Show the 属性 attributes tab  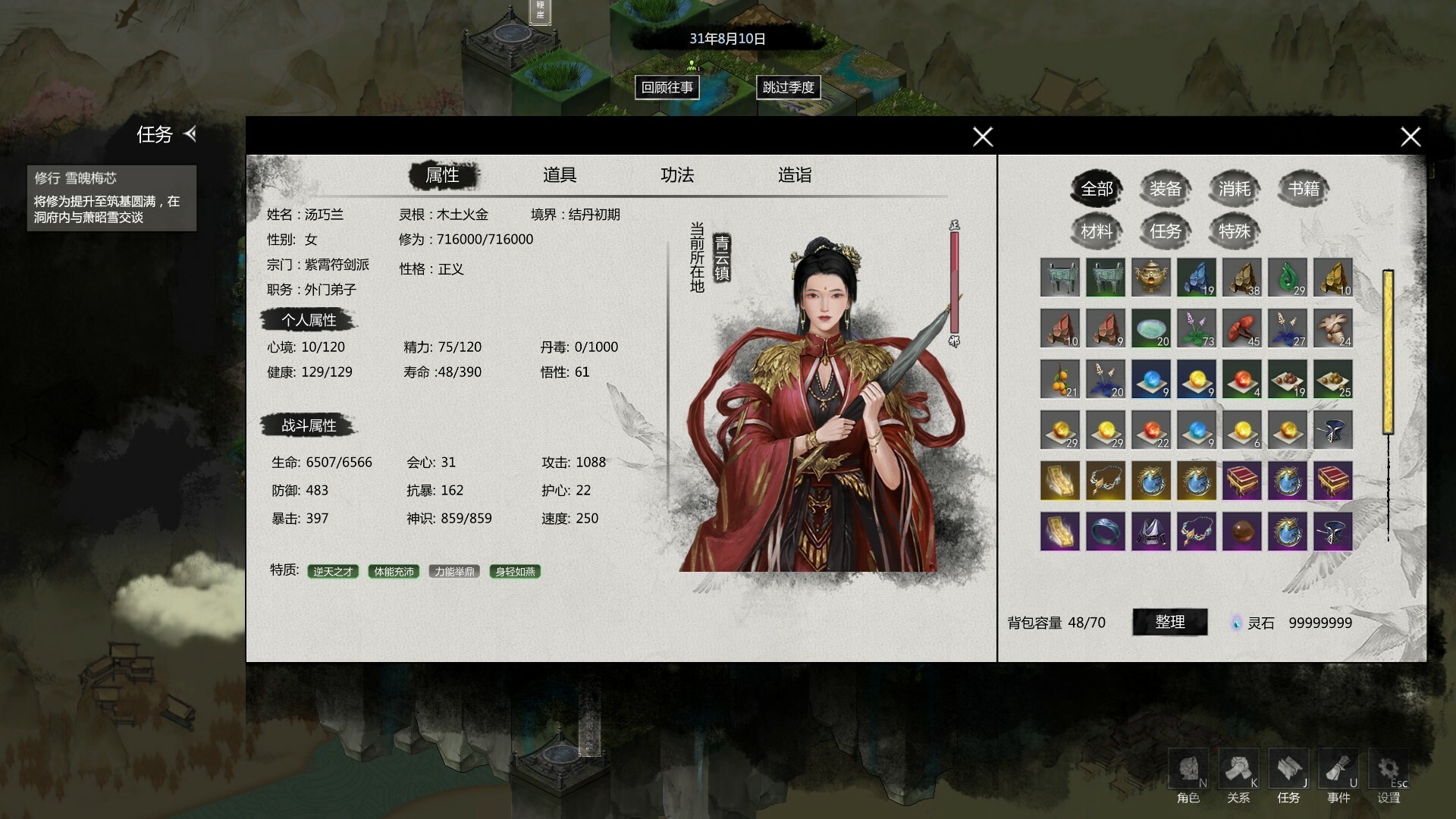coord(443,175)
